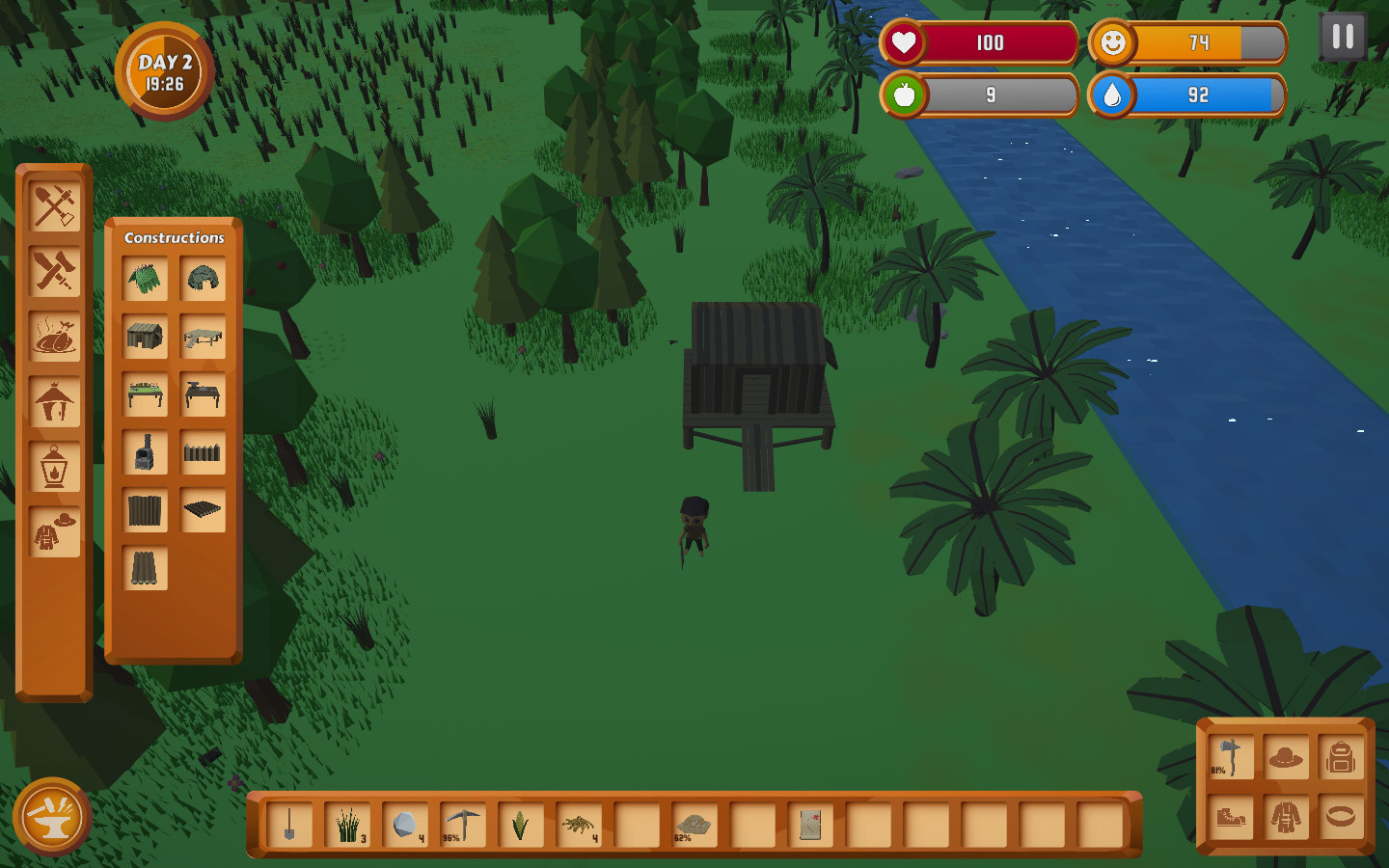Select the wooden fence construction

[x=203, y=453]
